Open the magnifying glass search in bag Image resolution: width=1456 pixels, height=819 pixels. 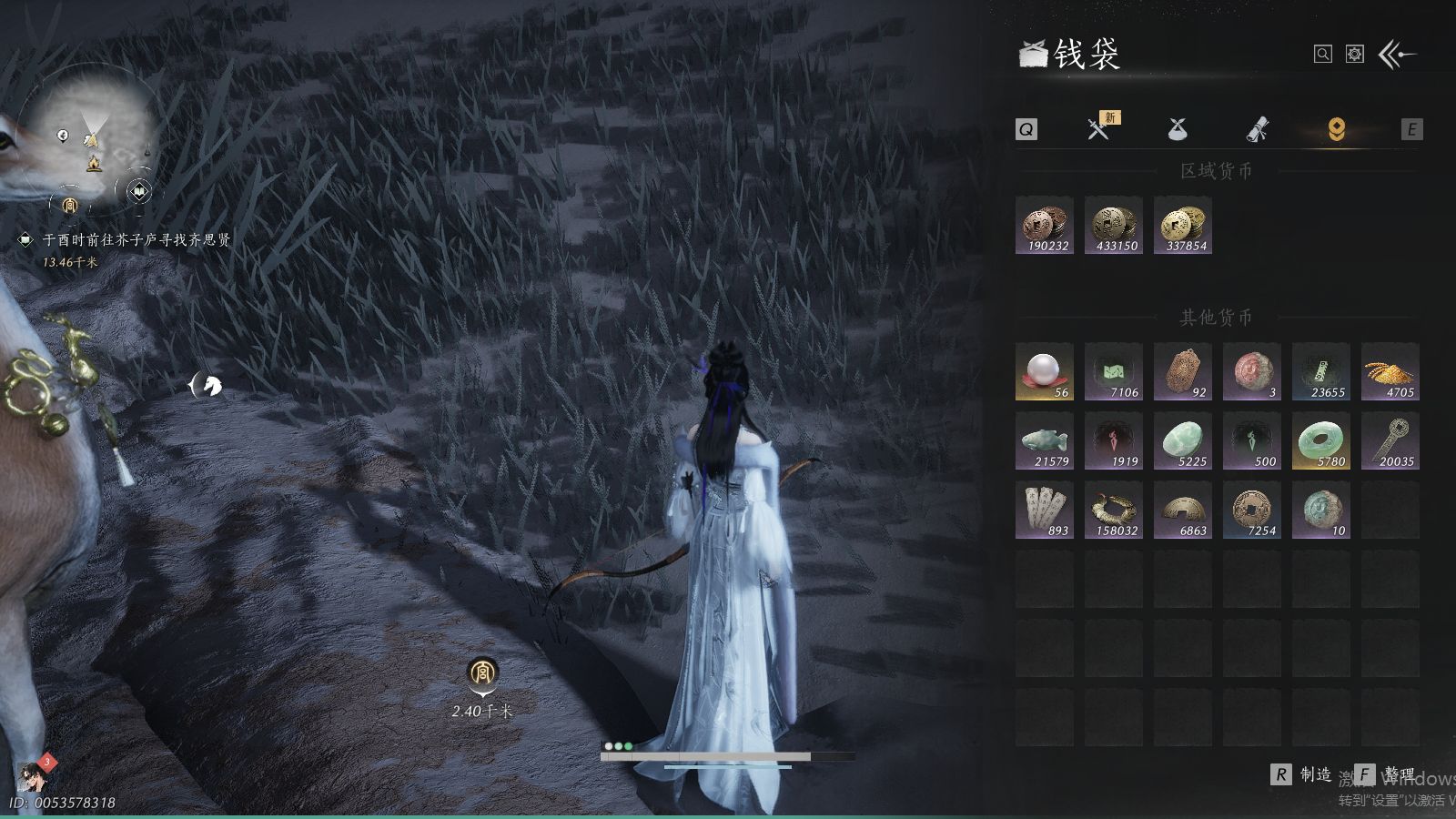tap(1323, 55)
